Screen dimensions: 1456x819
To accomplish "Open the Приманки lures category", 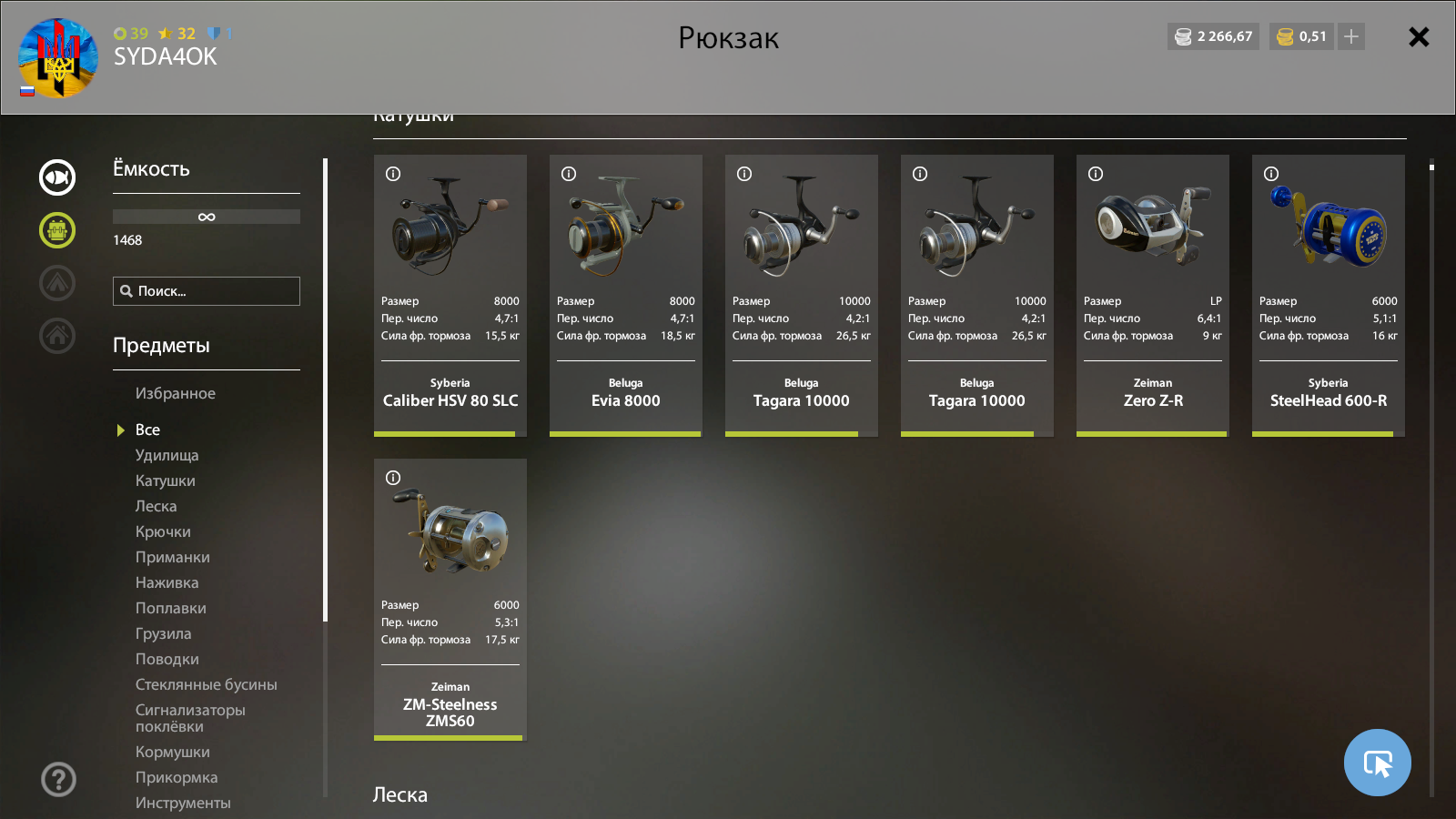I will coord(172,557).
